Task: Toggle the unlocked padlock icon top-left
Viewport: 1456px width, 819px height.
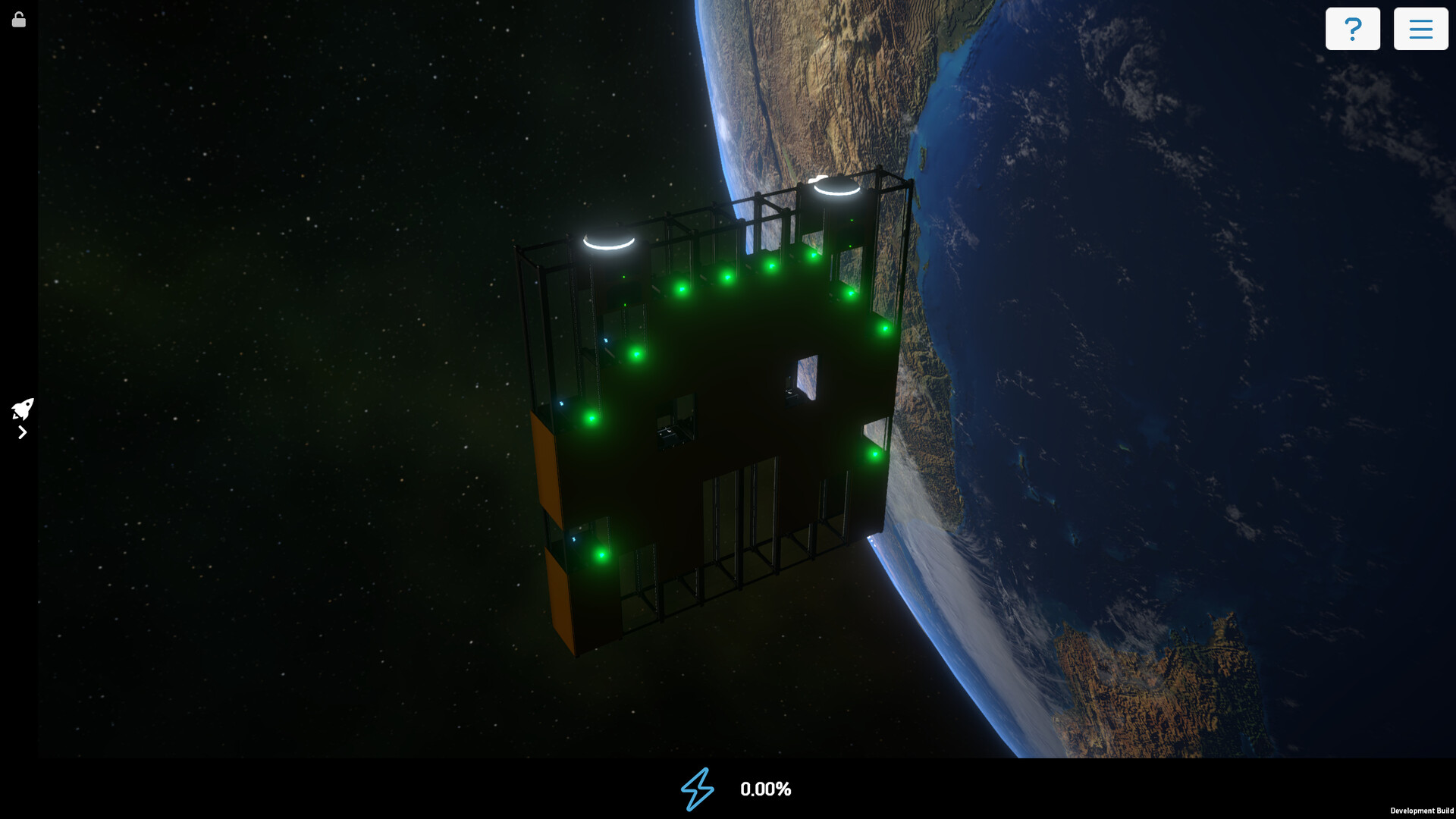Action: [18, 19]
